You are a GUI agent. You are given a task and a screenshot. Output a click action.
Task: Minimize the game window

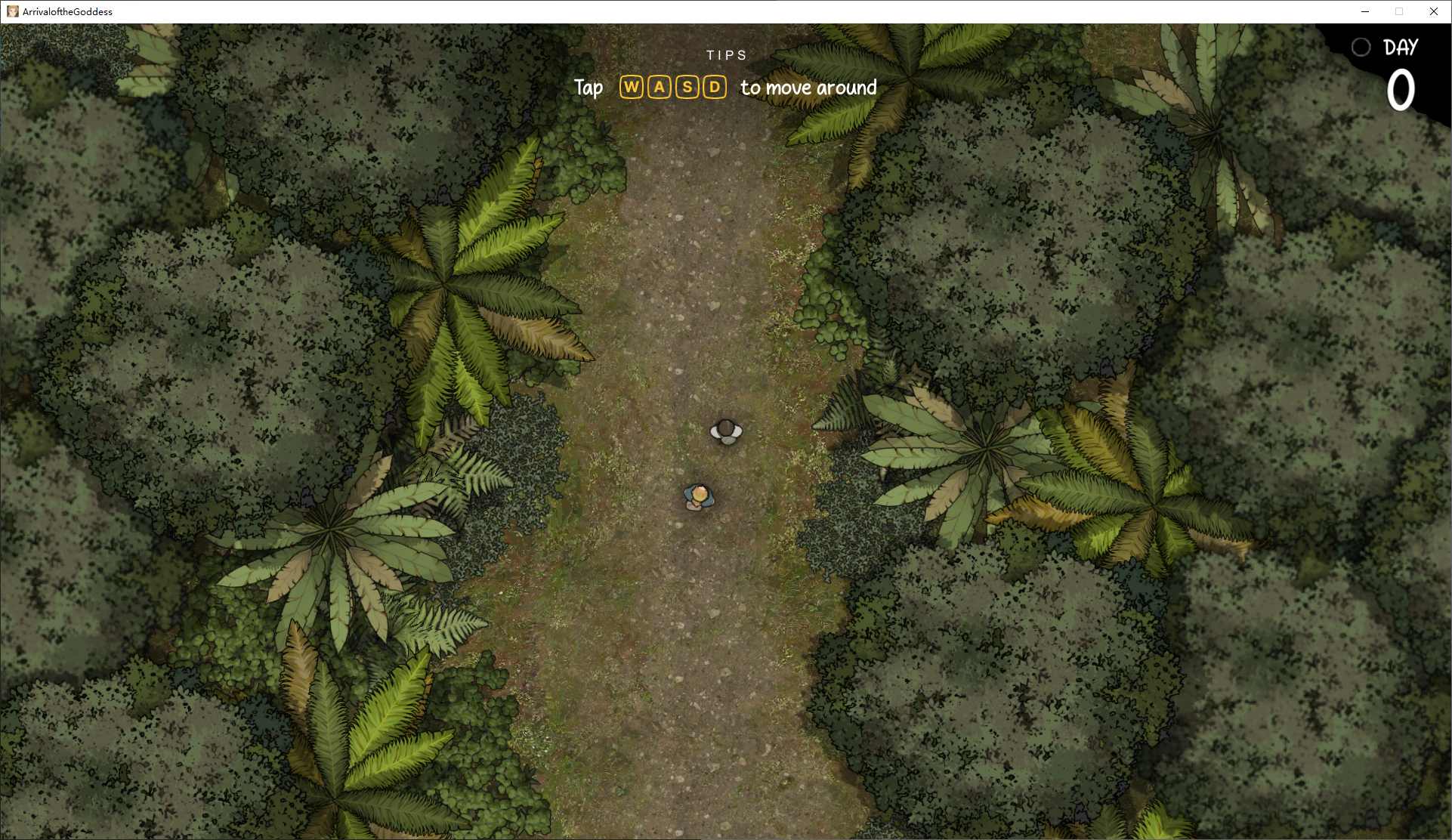(x=1365, y=11)
